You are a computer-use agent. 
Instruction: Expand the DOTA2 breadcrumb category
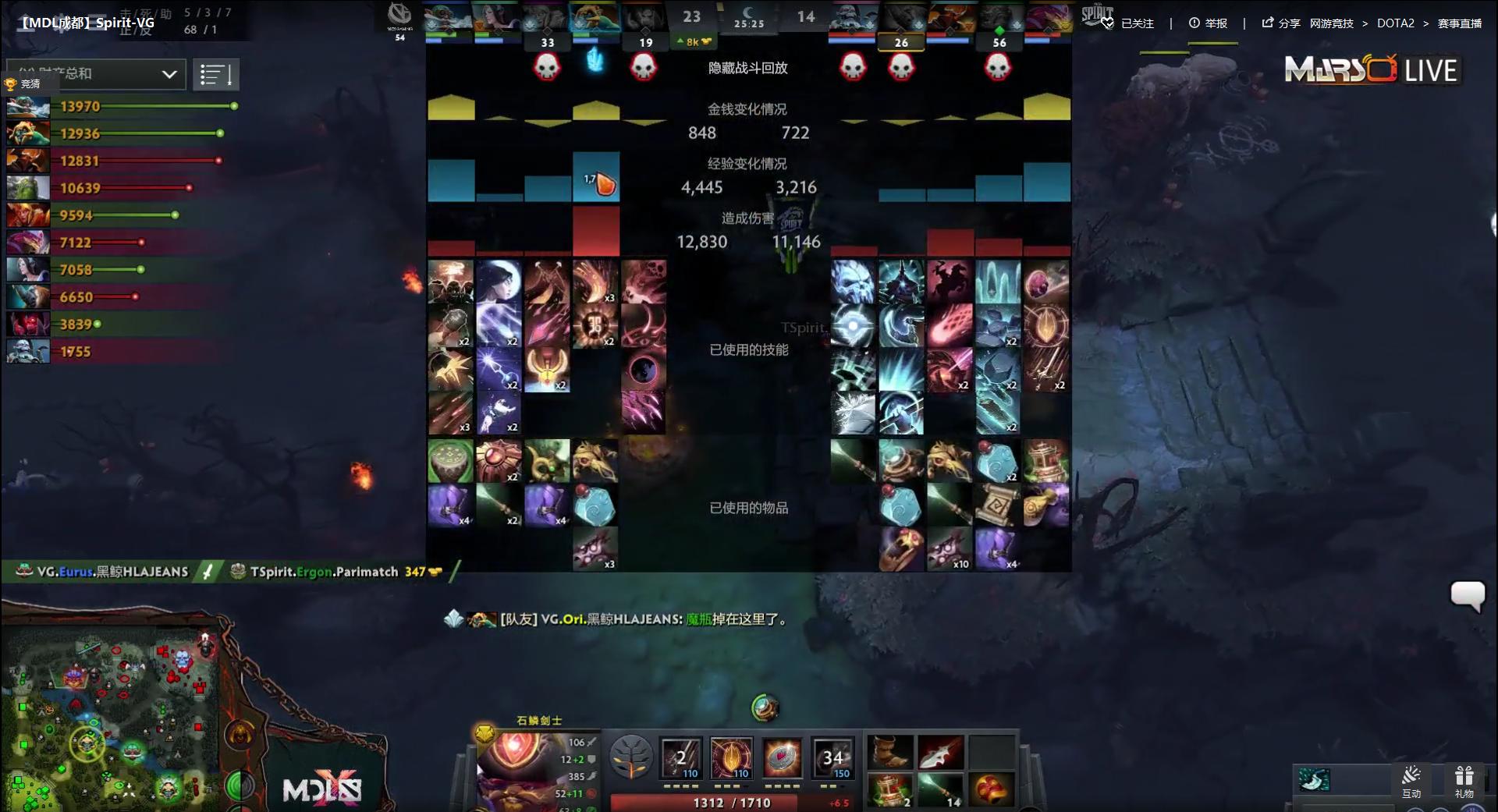(1396, 23)
